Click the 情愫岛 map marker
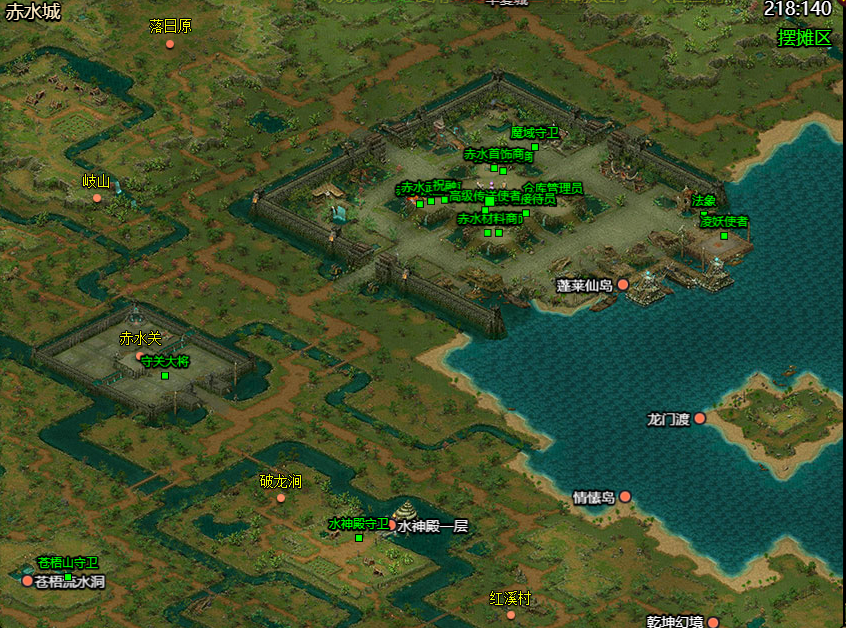846x628 pixels. tap(625, 496)
